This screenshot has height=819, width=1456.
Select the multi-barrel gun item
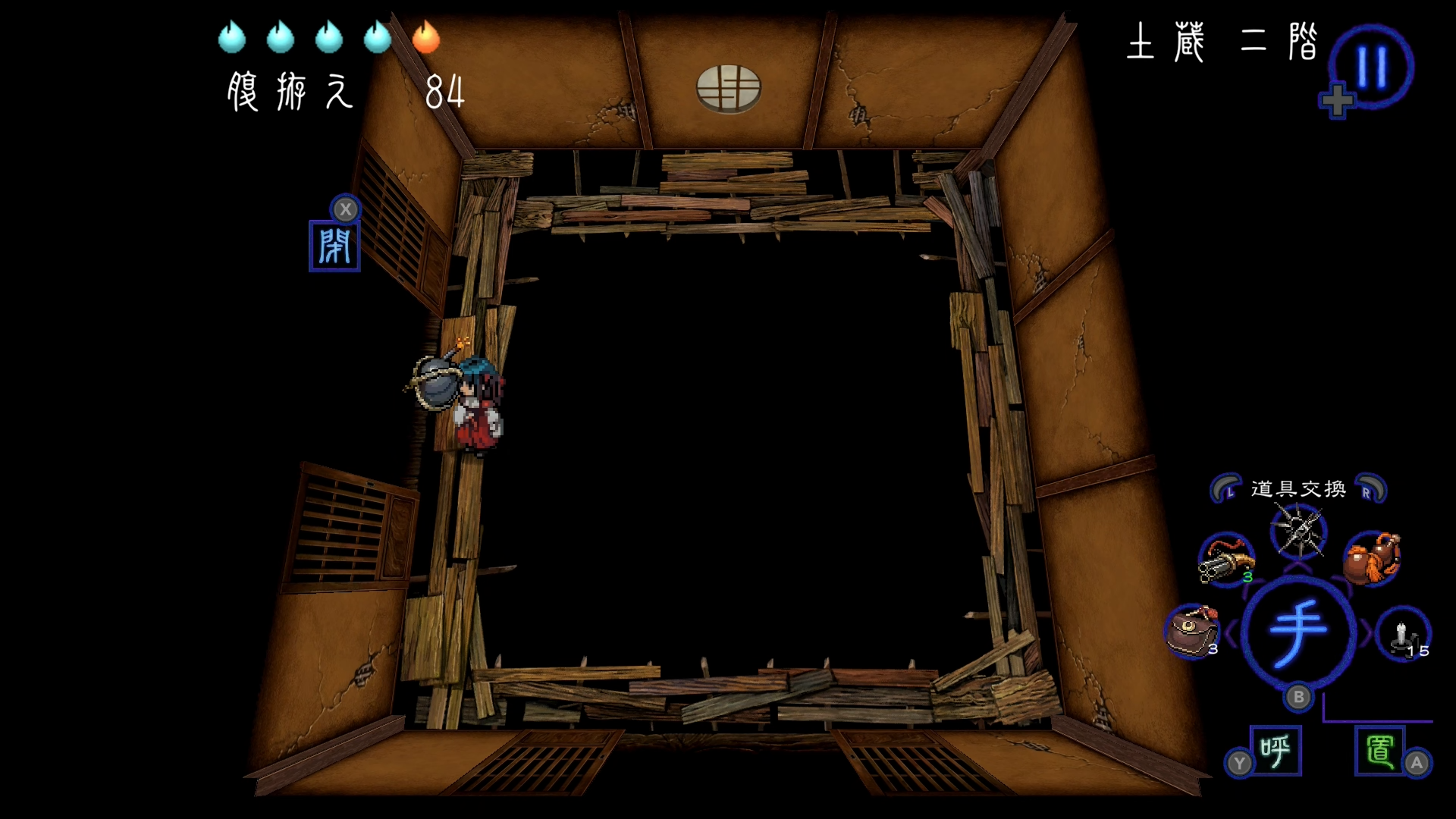coord(1226,560)
